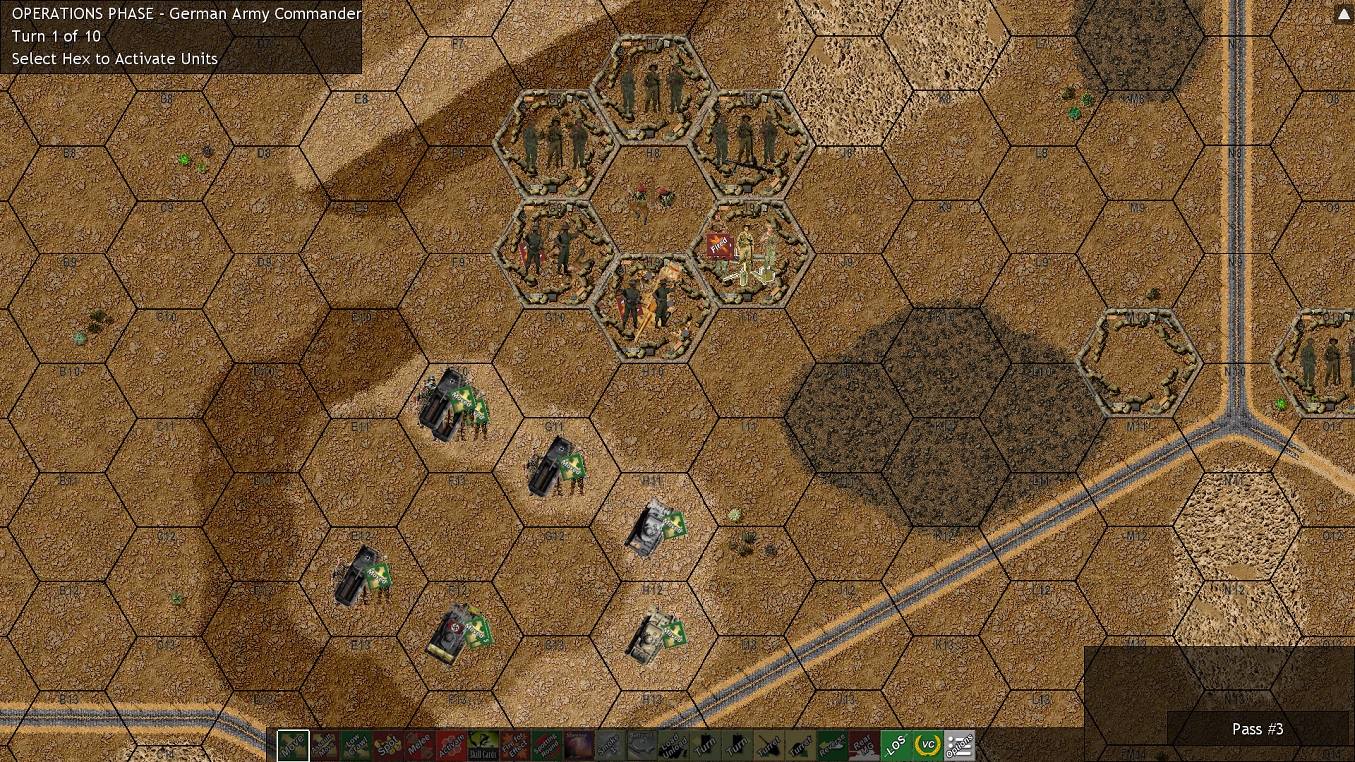Toggle the Buttoned vehicle state
The height and width of the screenshot is (762, 1355).
[x=643, y=745]
